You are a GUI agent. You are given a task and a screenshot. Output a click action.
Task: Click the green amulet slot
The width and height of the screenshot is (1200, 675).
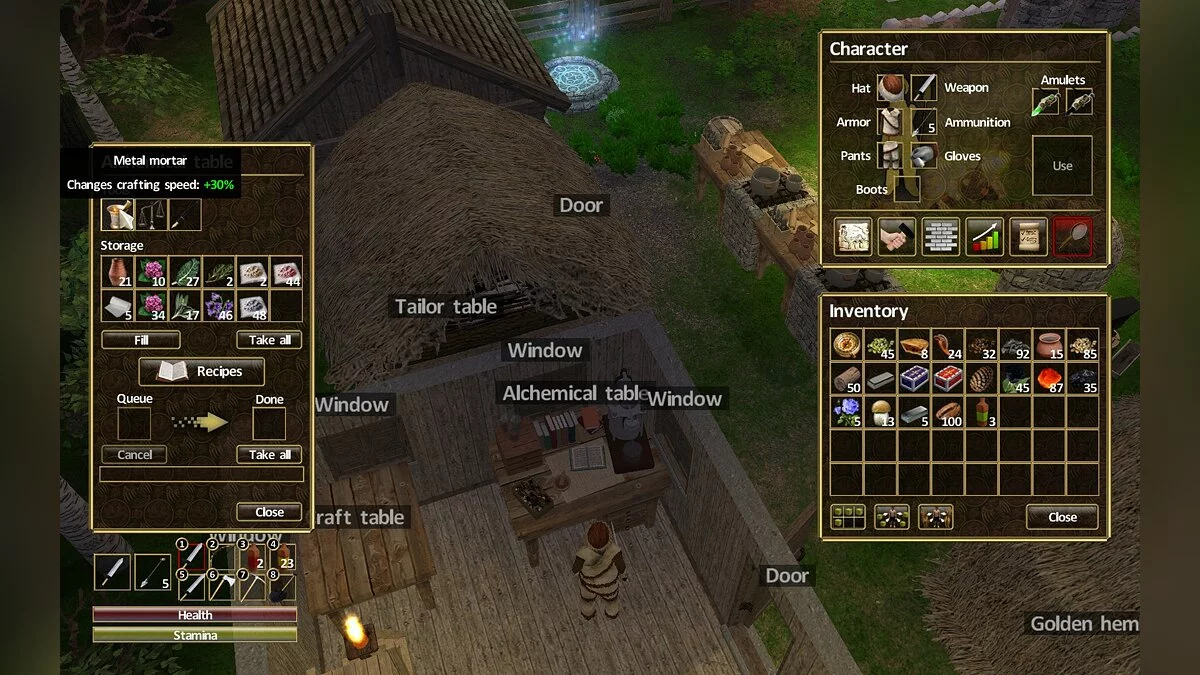(x=1046, y=102)
